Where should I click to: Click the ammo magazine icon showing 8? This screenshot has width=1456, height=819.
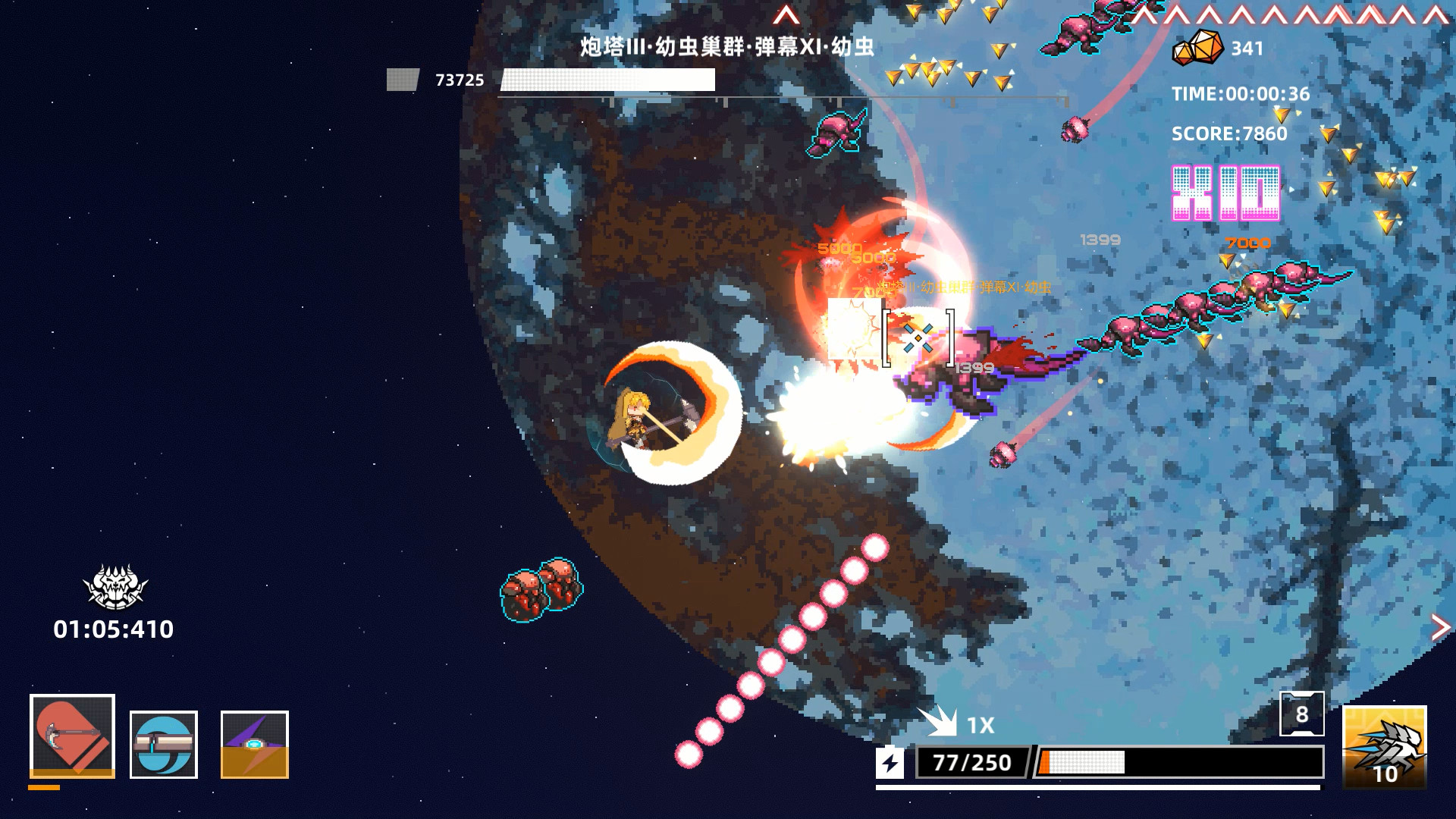1304,714
